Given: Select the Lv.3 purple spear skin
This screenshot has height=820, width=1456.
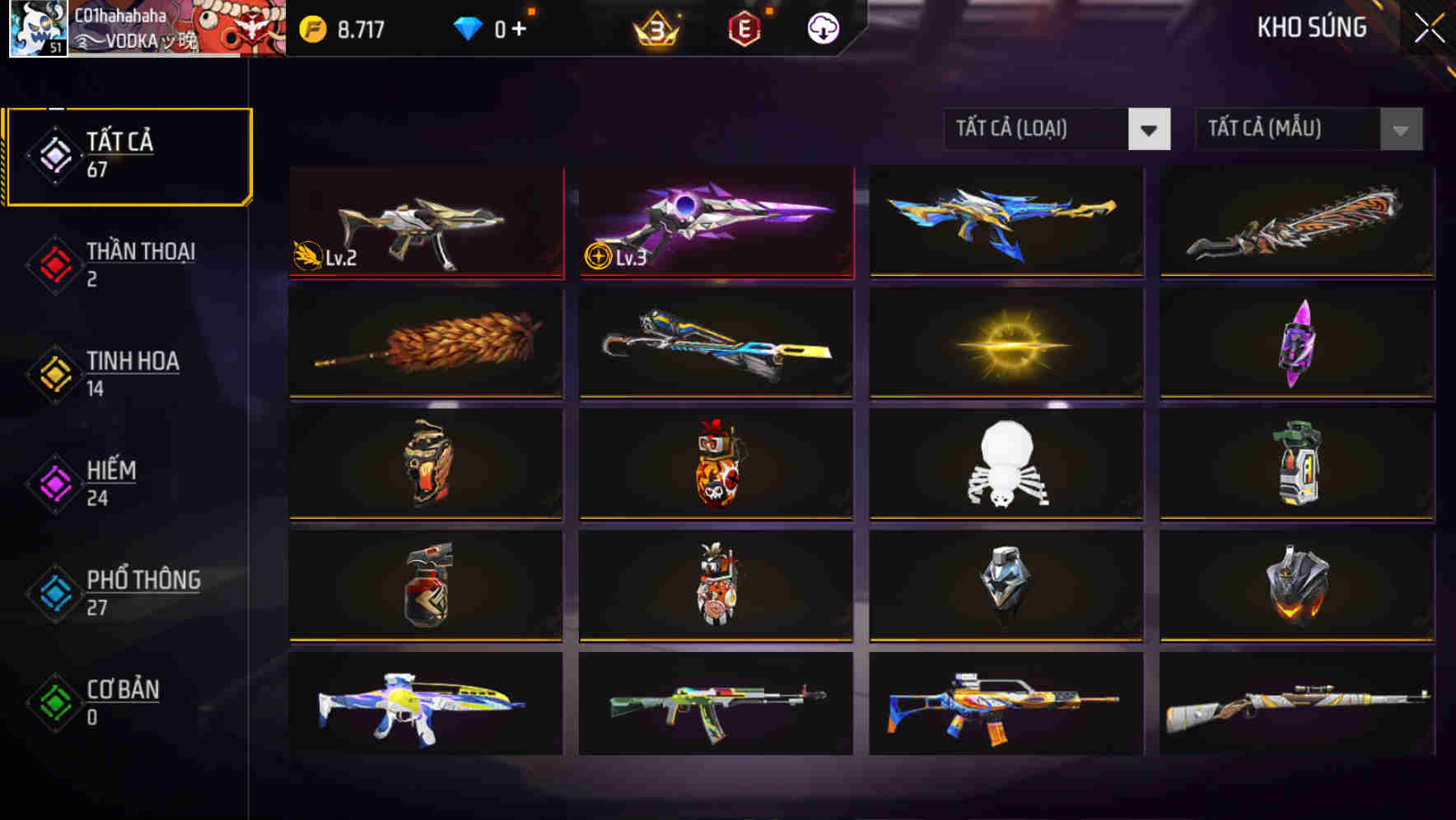Looking at the screenshot, I should click(715, 222).
